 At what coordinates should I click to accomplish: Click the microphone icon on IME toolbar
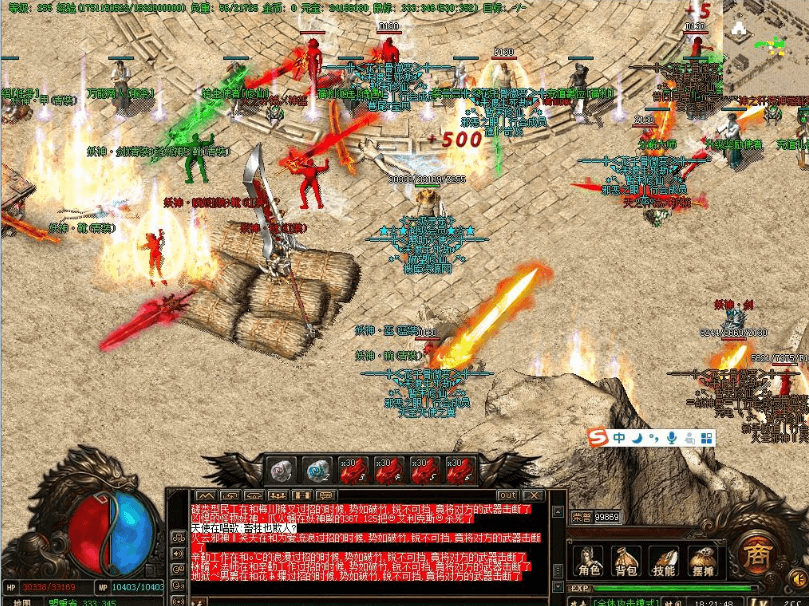click(672, 438)
